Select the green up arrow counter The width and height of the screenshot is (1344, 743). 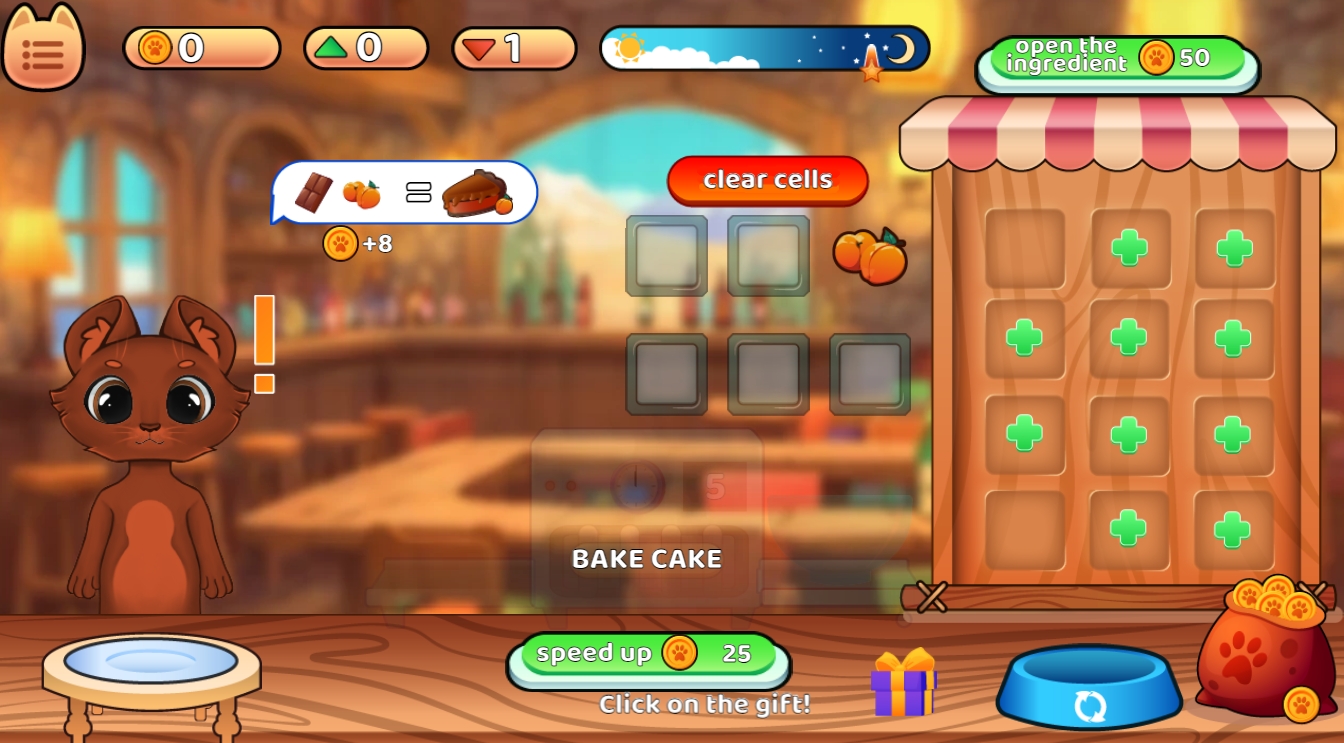pos(367,47)
